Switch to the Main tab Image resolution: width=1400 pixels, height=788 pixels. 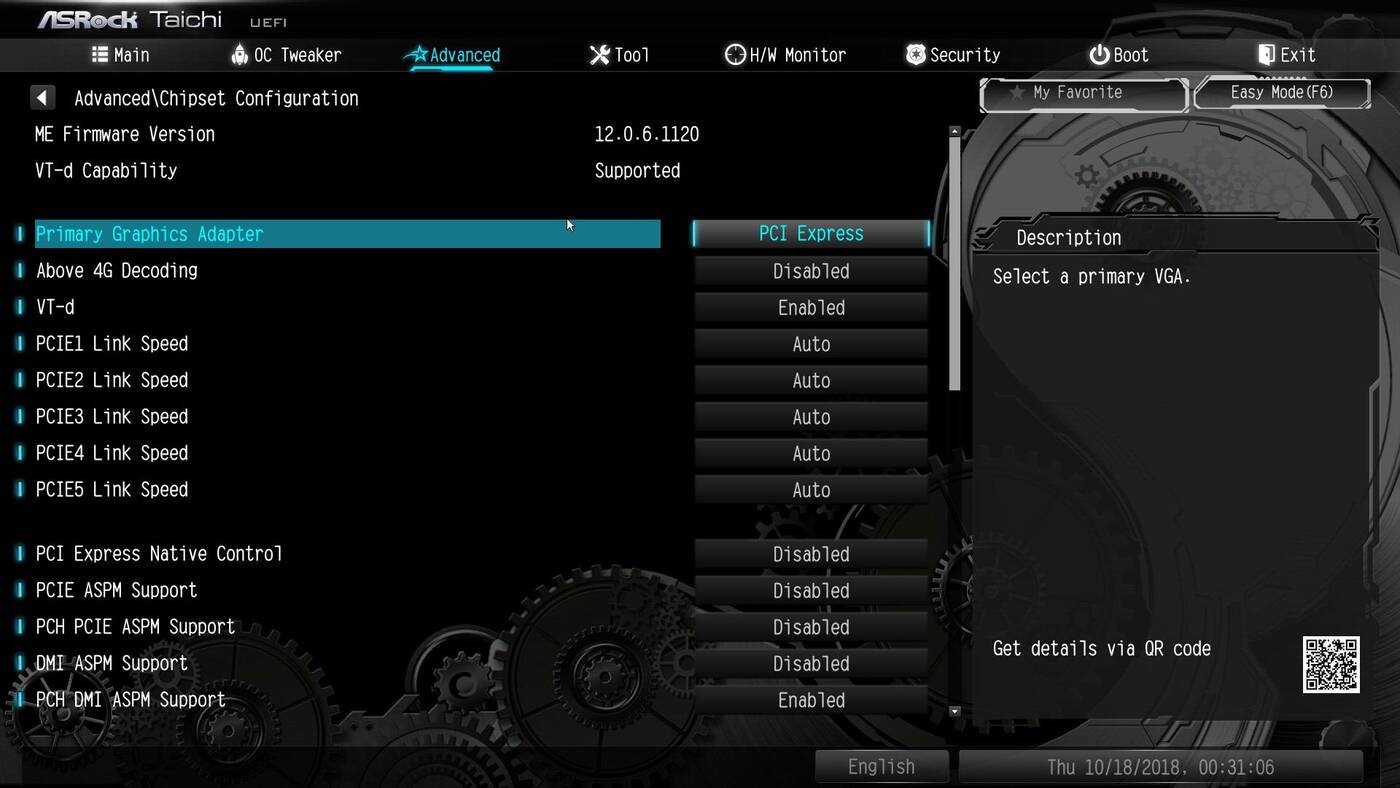121,55
